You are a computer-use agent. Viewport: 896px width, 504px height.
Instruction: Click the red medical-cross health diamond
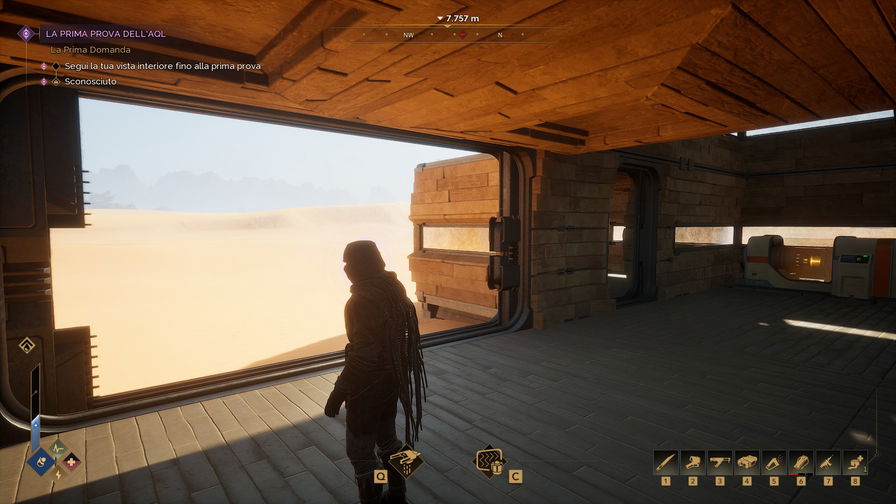[x=69, y=462]
